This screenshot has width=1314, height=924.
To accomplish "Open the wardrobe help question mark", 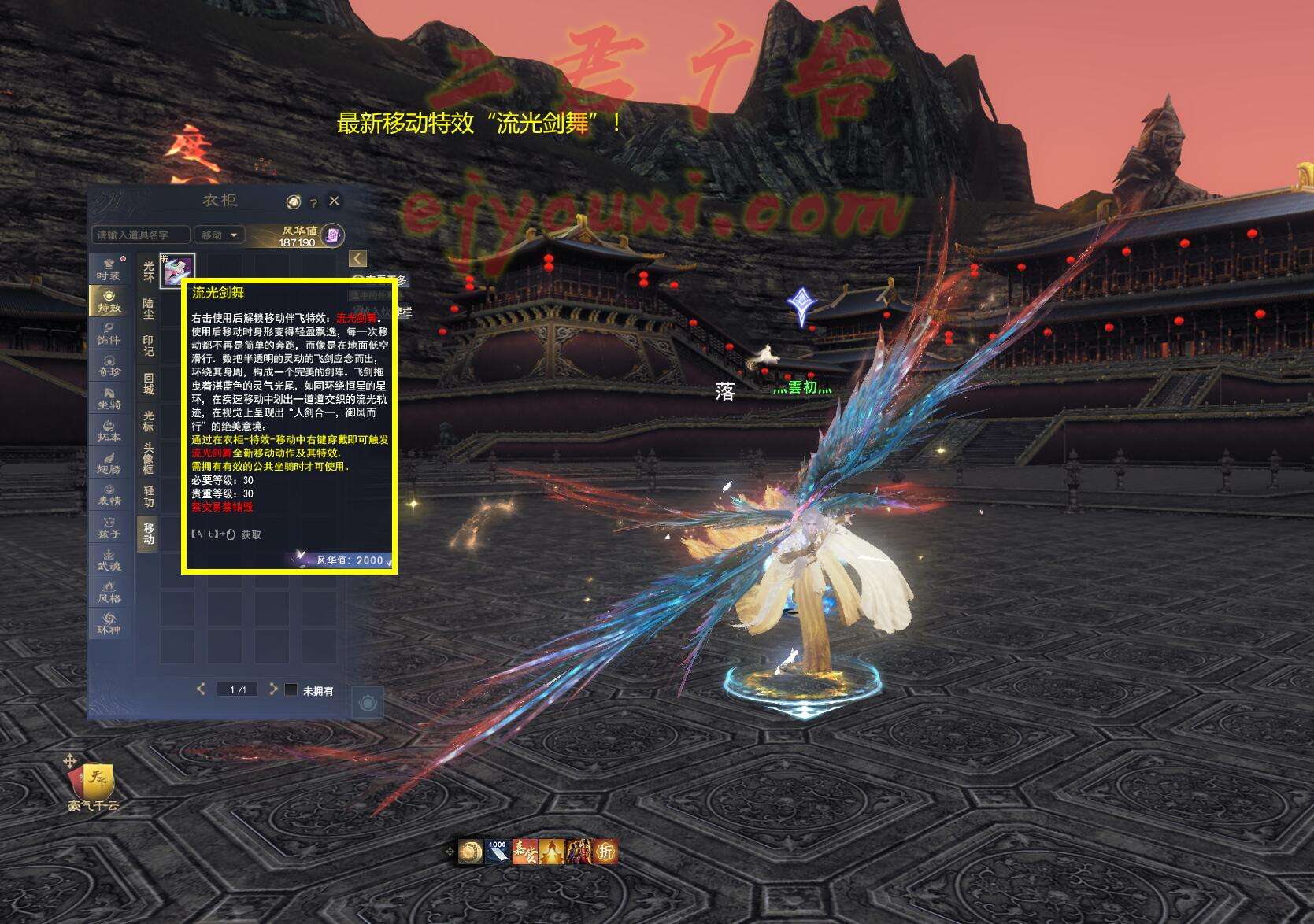I will click(x=313, y=203).
